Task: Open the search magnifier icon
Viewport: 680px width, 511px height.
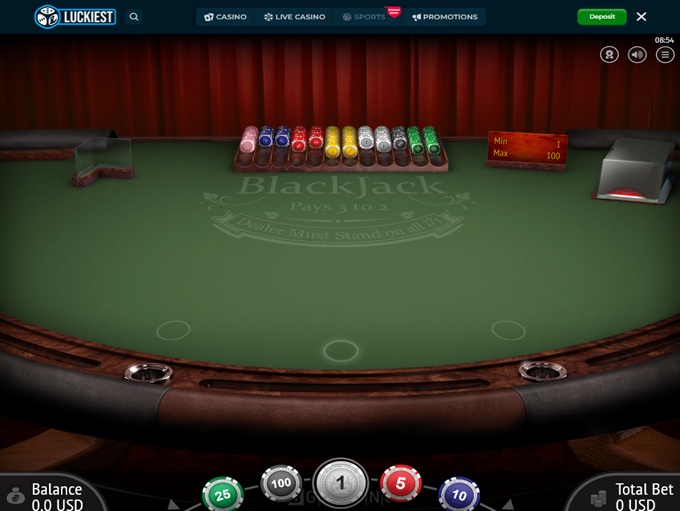Action: (x=134, y=17)
